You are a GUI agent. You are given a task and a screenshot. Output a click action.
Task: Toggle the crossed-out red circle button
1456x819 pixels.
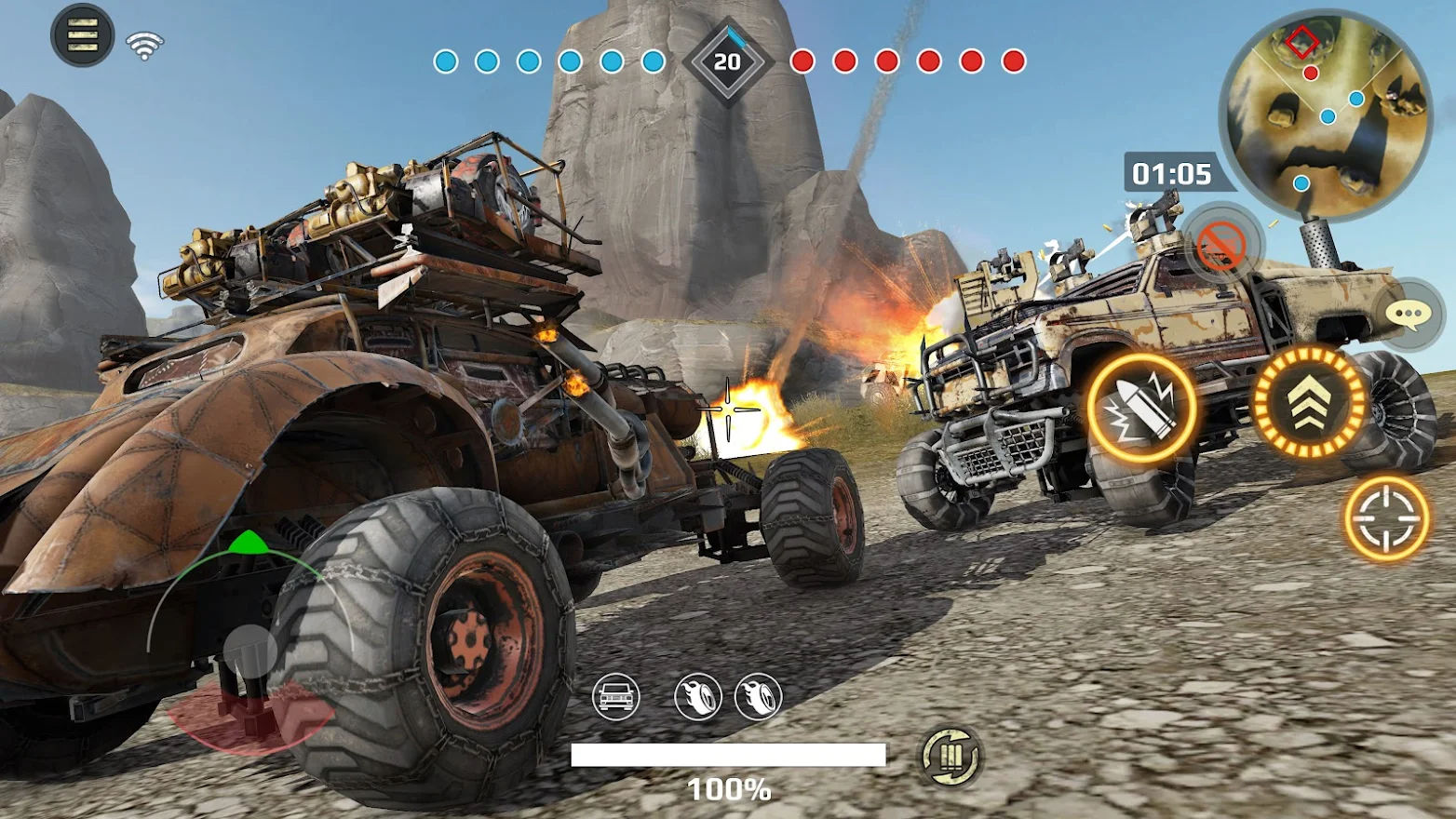[1221, 245]
